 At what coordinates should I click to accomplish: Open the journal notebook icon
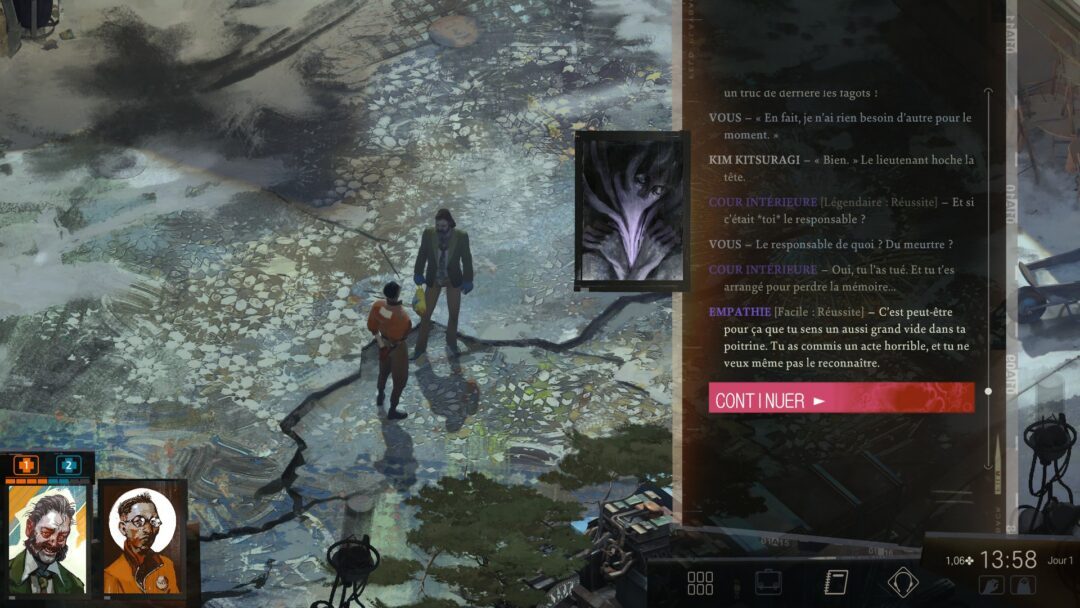coord(836,583)
